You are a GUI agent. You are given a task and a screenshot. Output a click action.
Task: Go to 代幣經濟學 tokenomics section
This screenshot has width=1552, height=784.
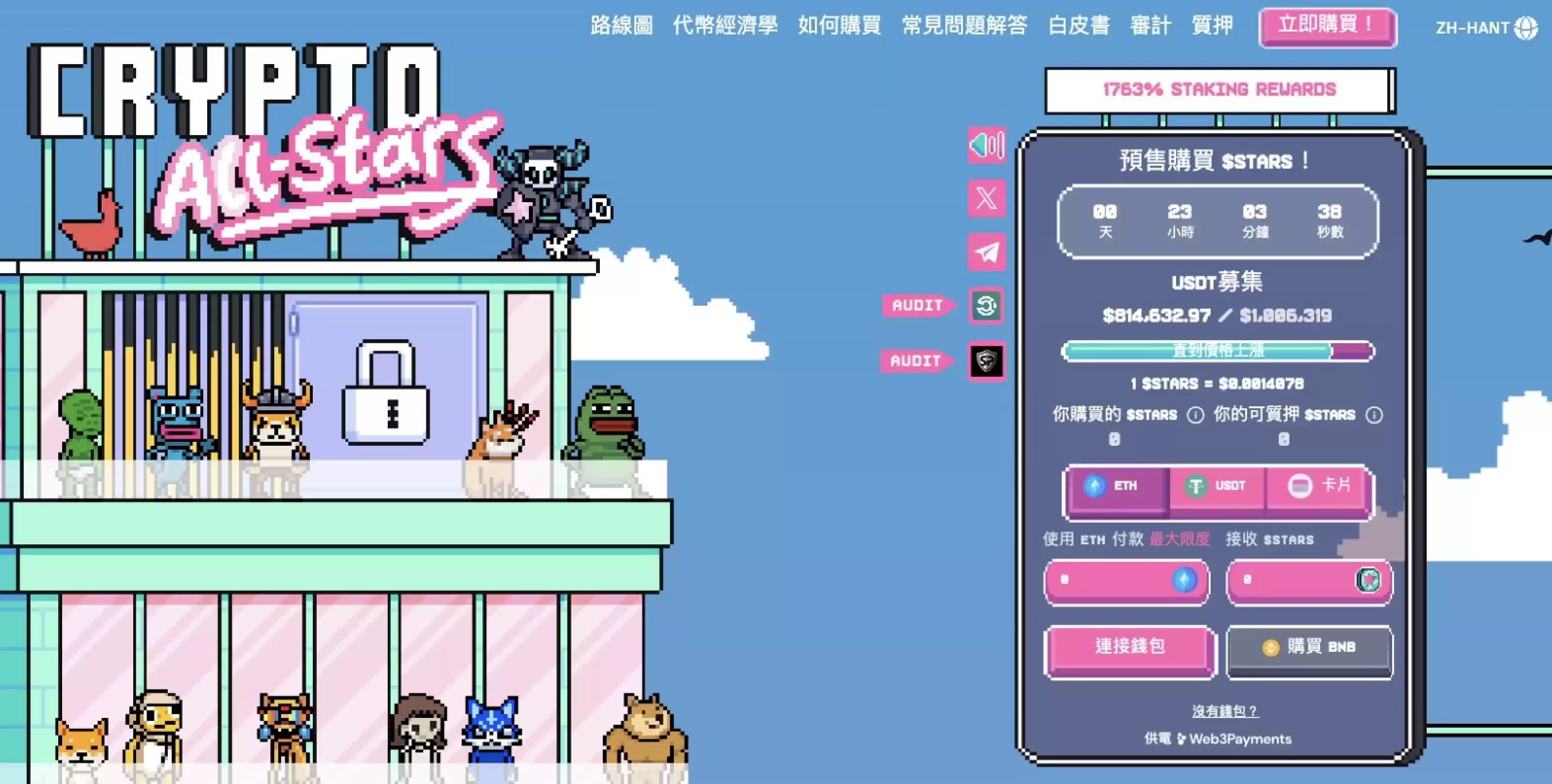pos(726,25)
